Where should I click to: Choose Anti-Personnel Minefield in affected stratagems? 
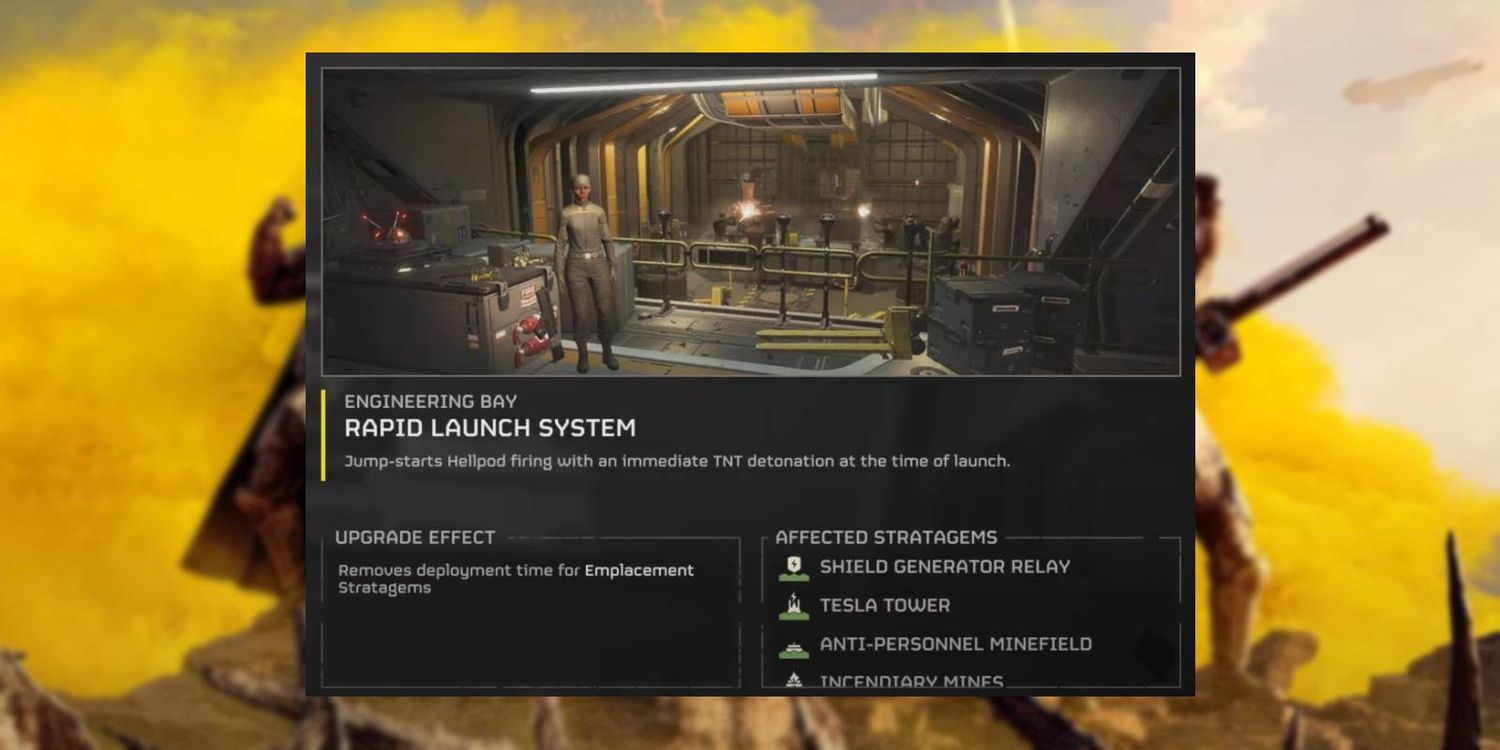(955, 645)
